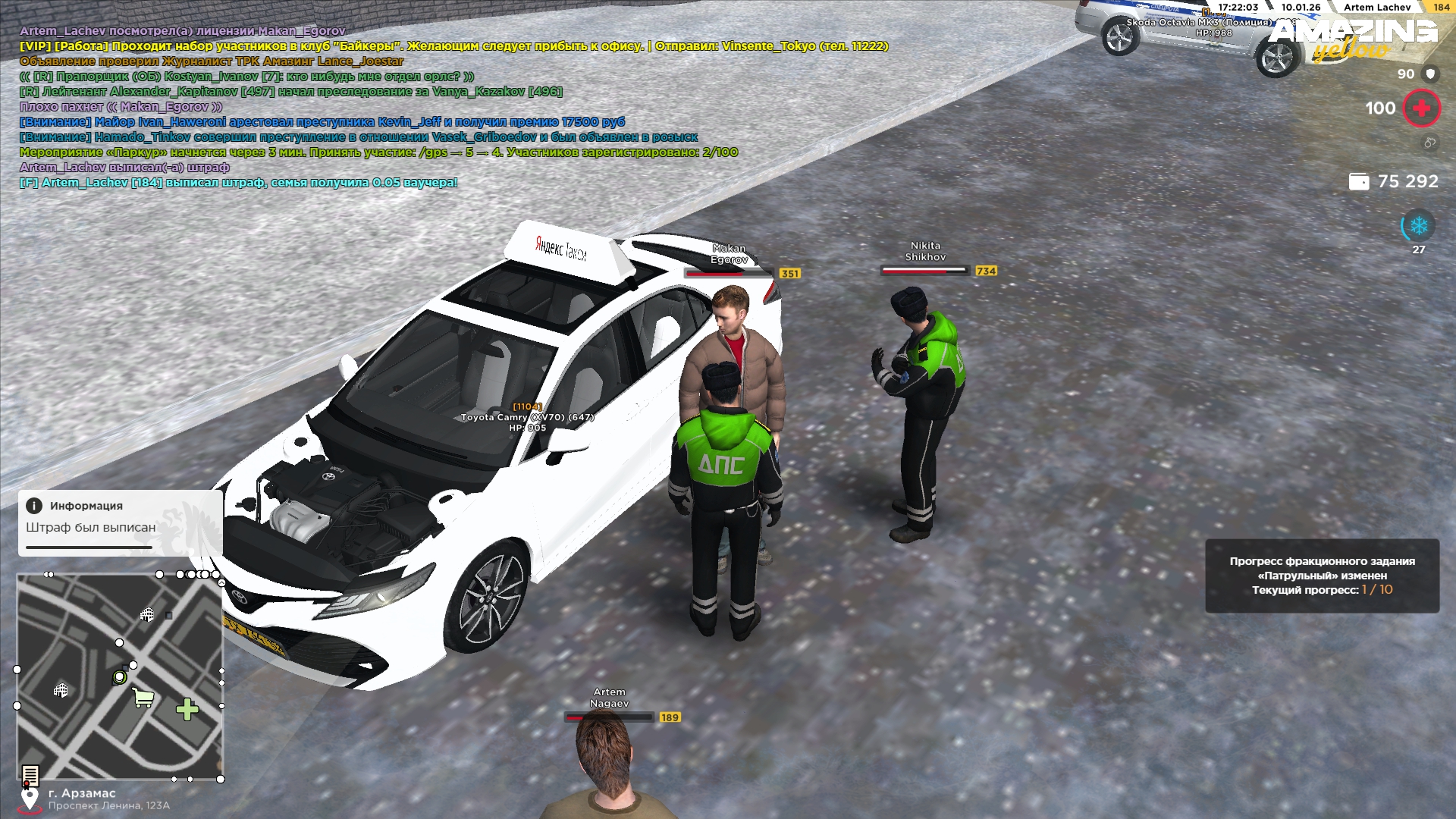The height and width of the screenshot is (819, 1456).
Task: Click the armor shield icon
Action: [x=1430, y=74]
